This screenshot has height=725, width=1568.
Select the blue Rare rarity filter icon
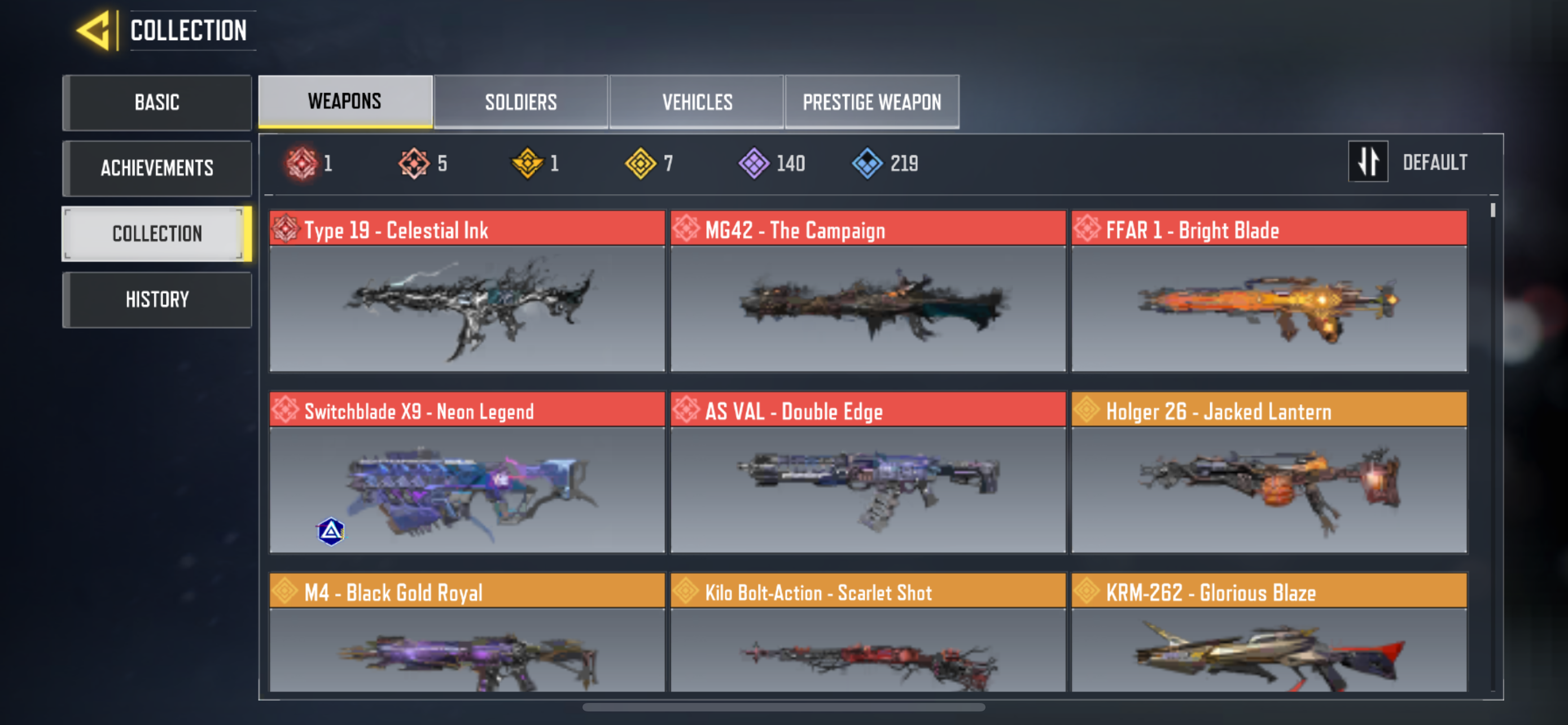pyautogui.click(x=869, y=162)
